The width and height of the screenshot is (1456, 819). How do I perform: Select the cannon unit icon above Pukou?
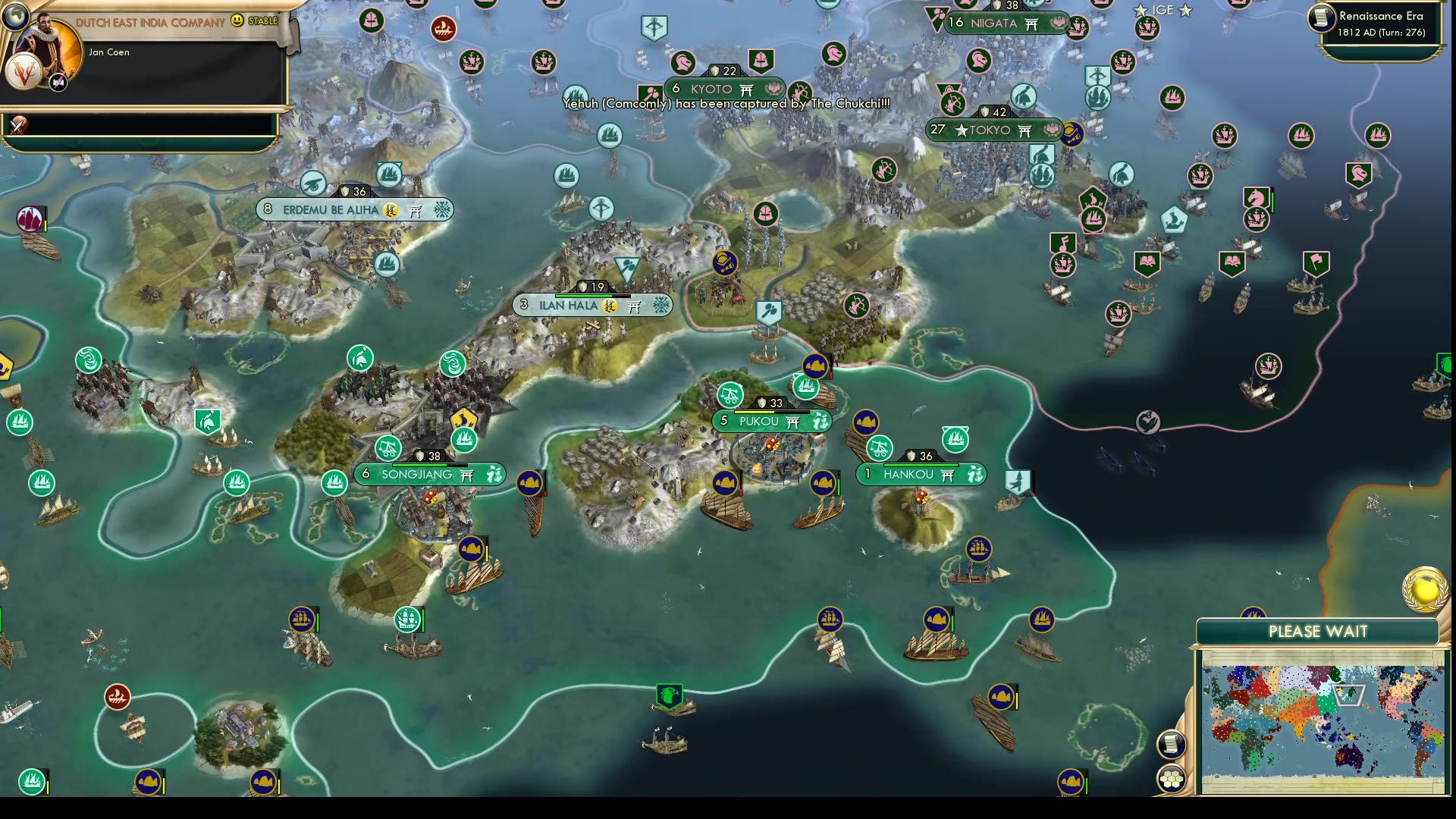(x=728, y=394)
